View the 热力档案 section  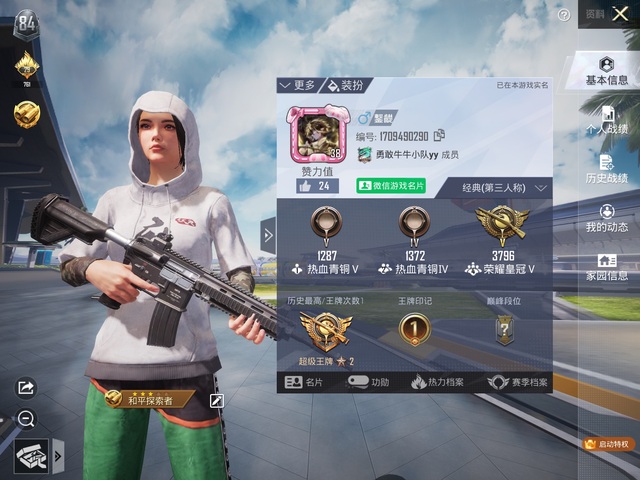point(438,382)
